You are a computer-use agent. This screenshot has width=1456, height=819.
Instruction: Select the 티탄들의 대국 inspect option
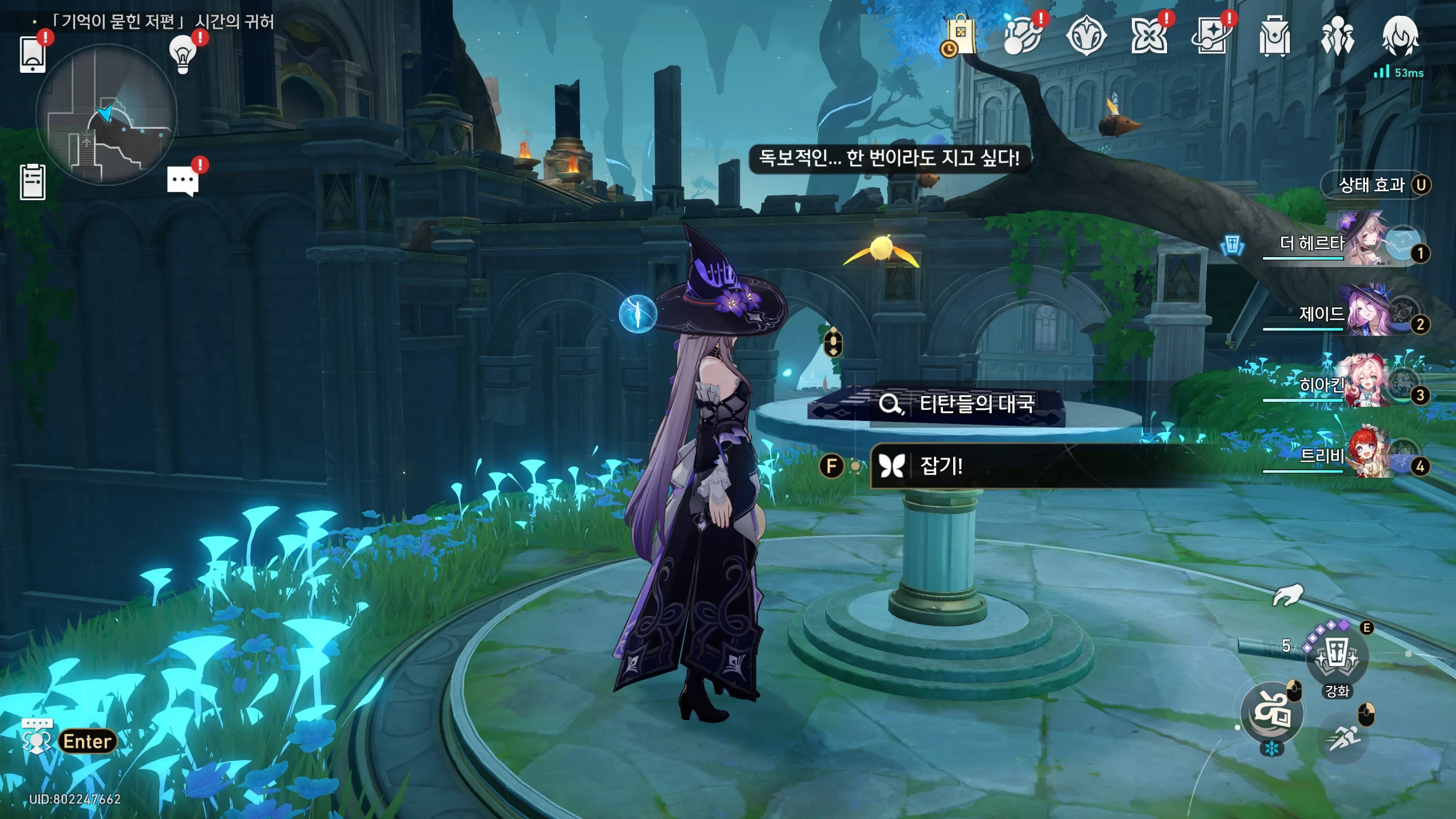961,404
